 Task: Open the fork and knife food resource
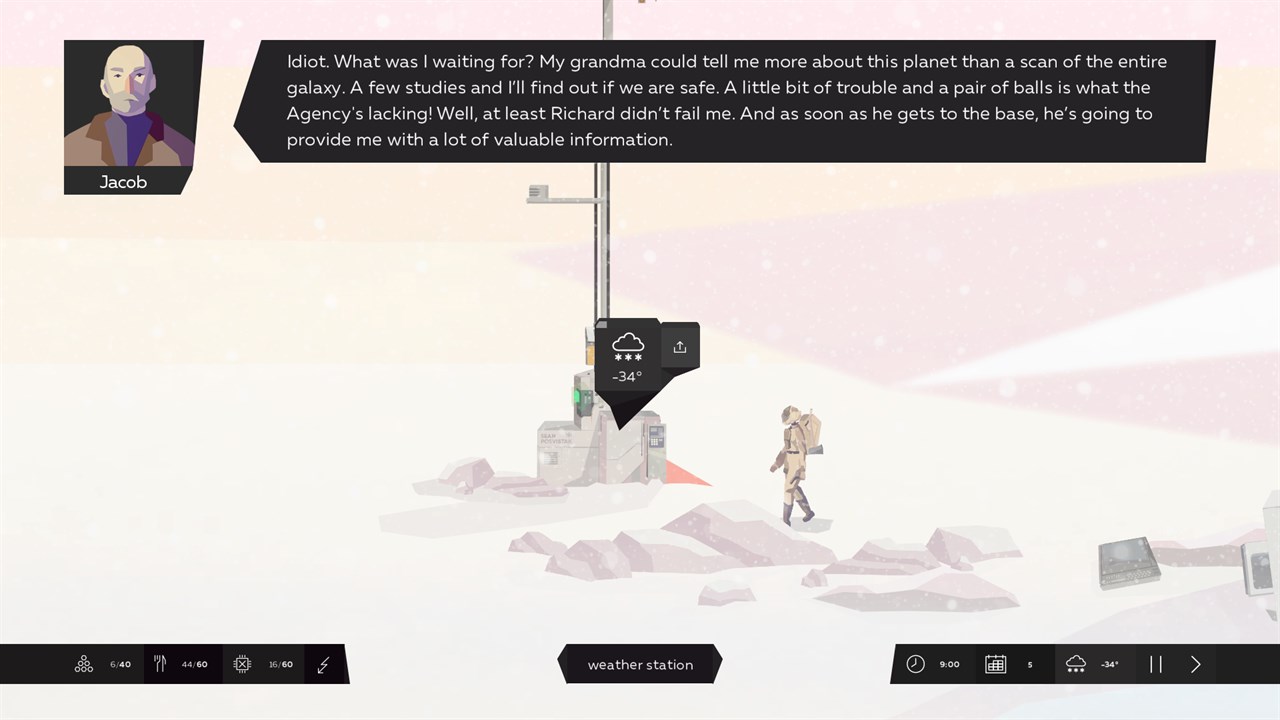click(x=160, y=664)
